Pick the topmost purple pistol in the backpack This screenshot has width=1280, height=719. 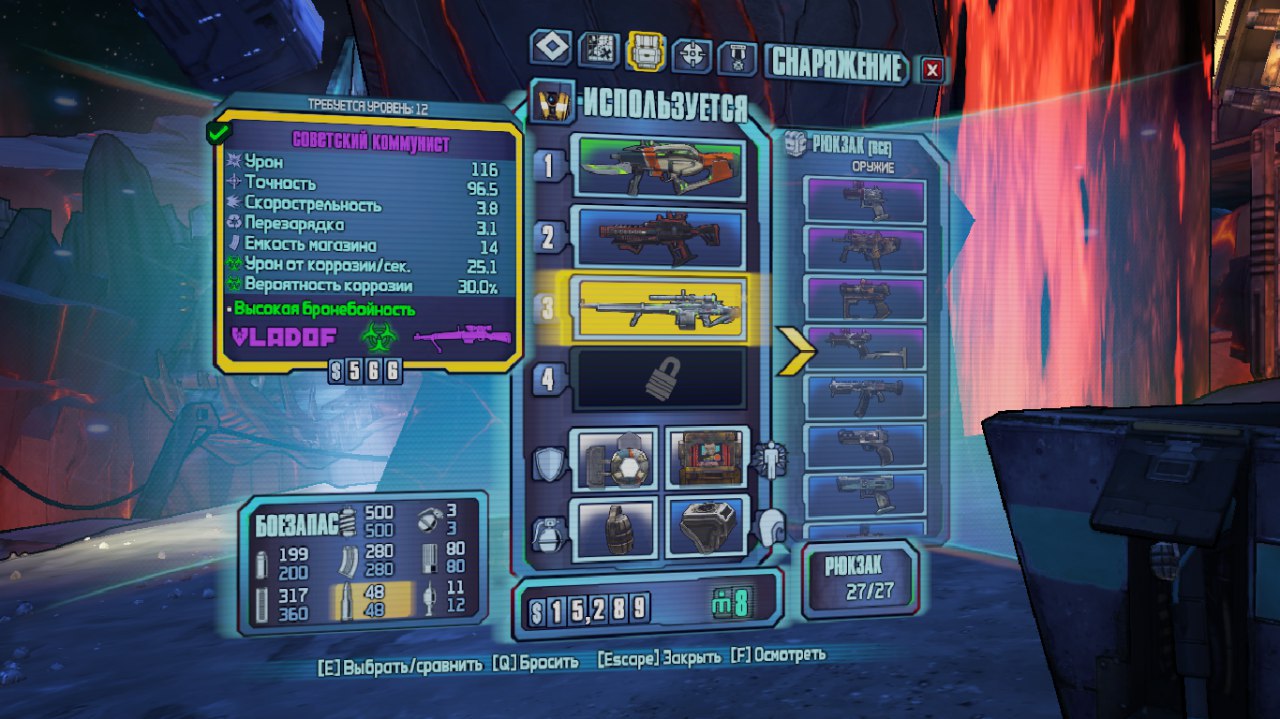(x=865, y=200)
